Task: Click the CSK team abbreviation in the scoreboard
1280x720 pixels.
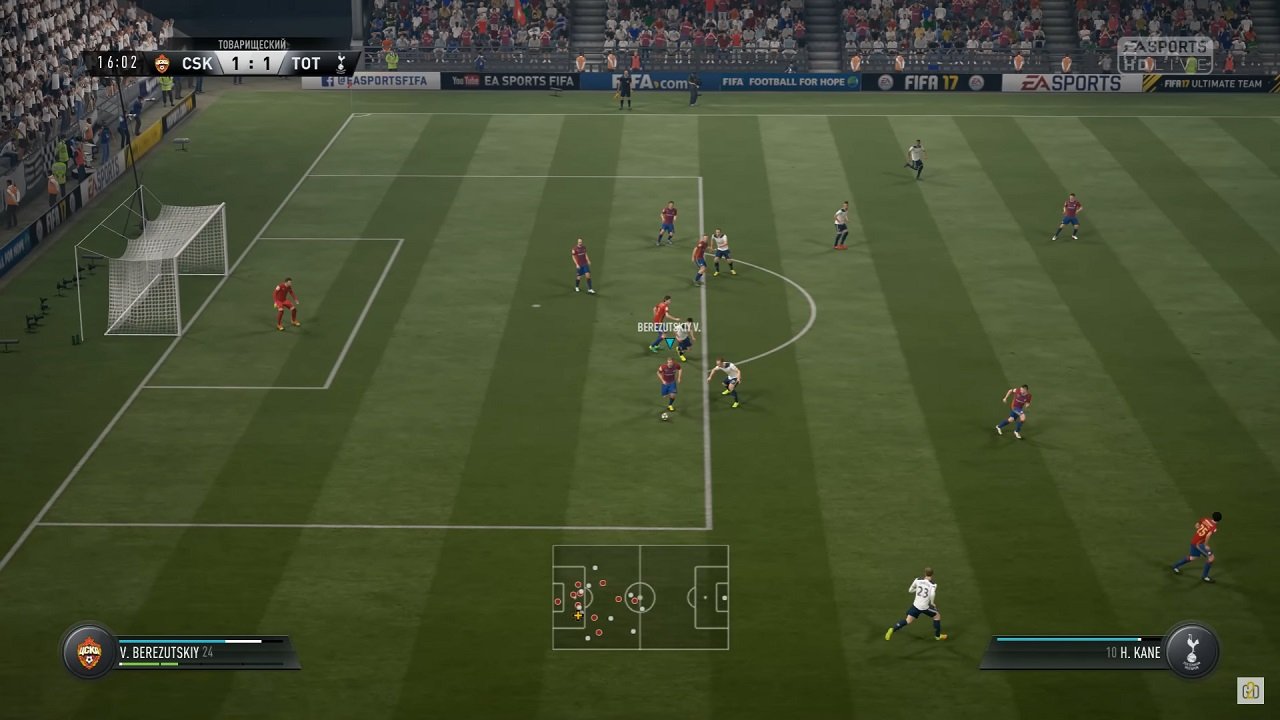Action: pyautogui.click(x=198, y=63)
